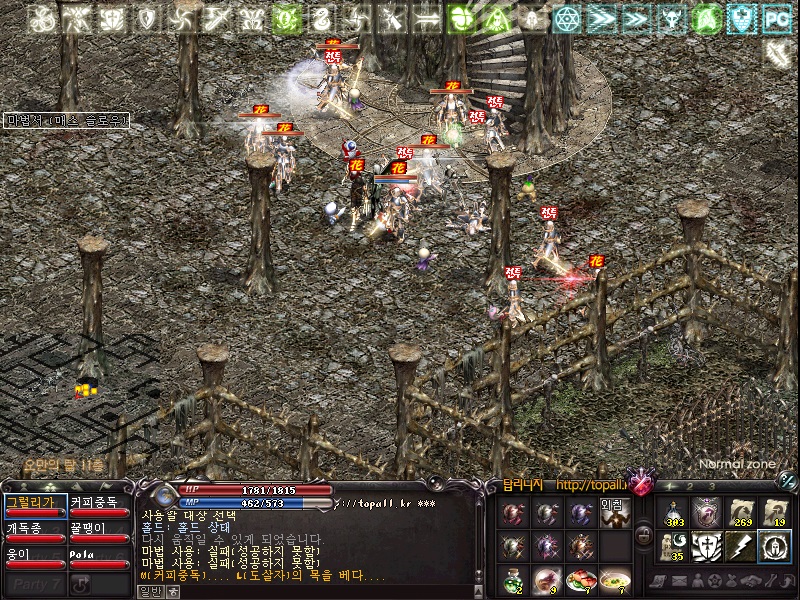Use the soup bowl item
The image size is (800, 600).
point(614,579)
